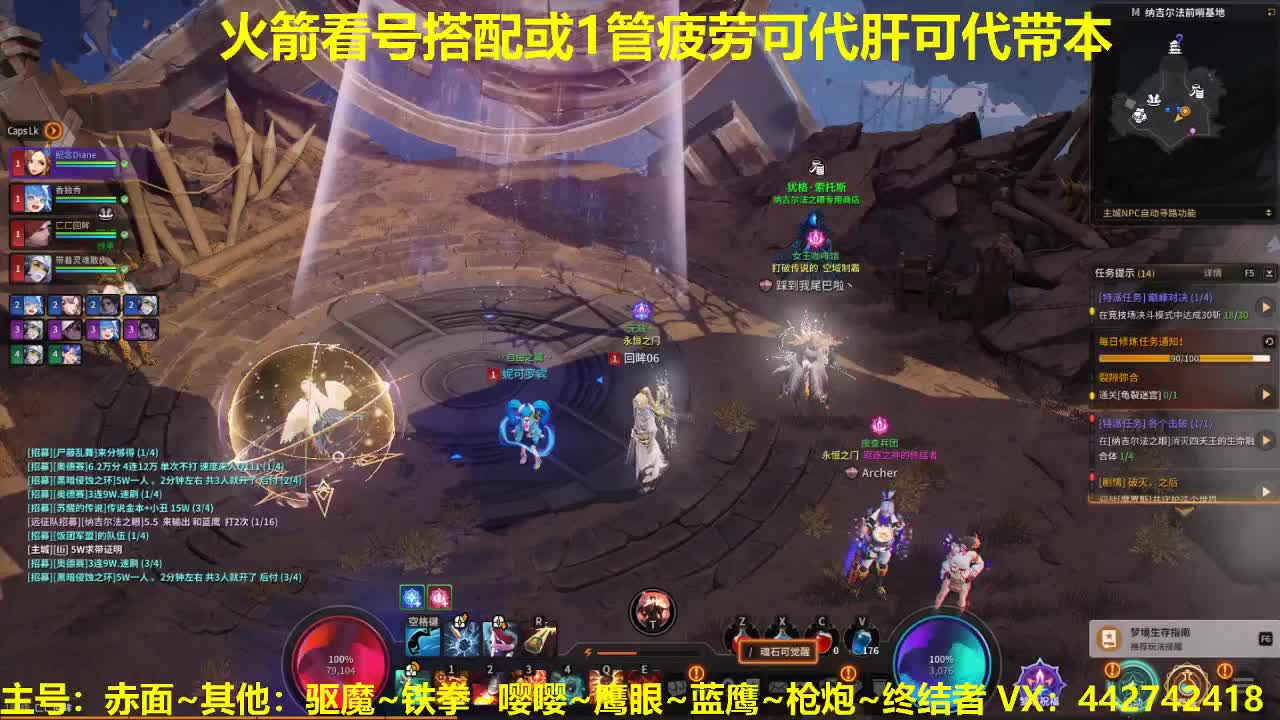Screen dimensions: 1280x720
Task: Click the T awakening character portrait icon
Action: (x=652, y=610)
